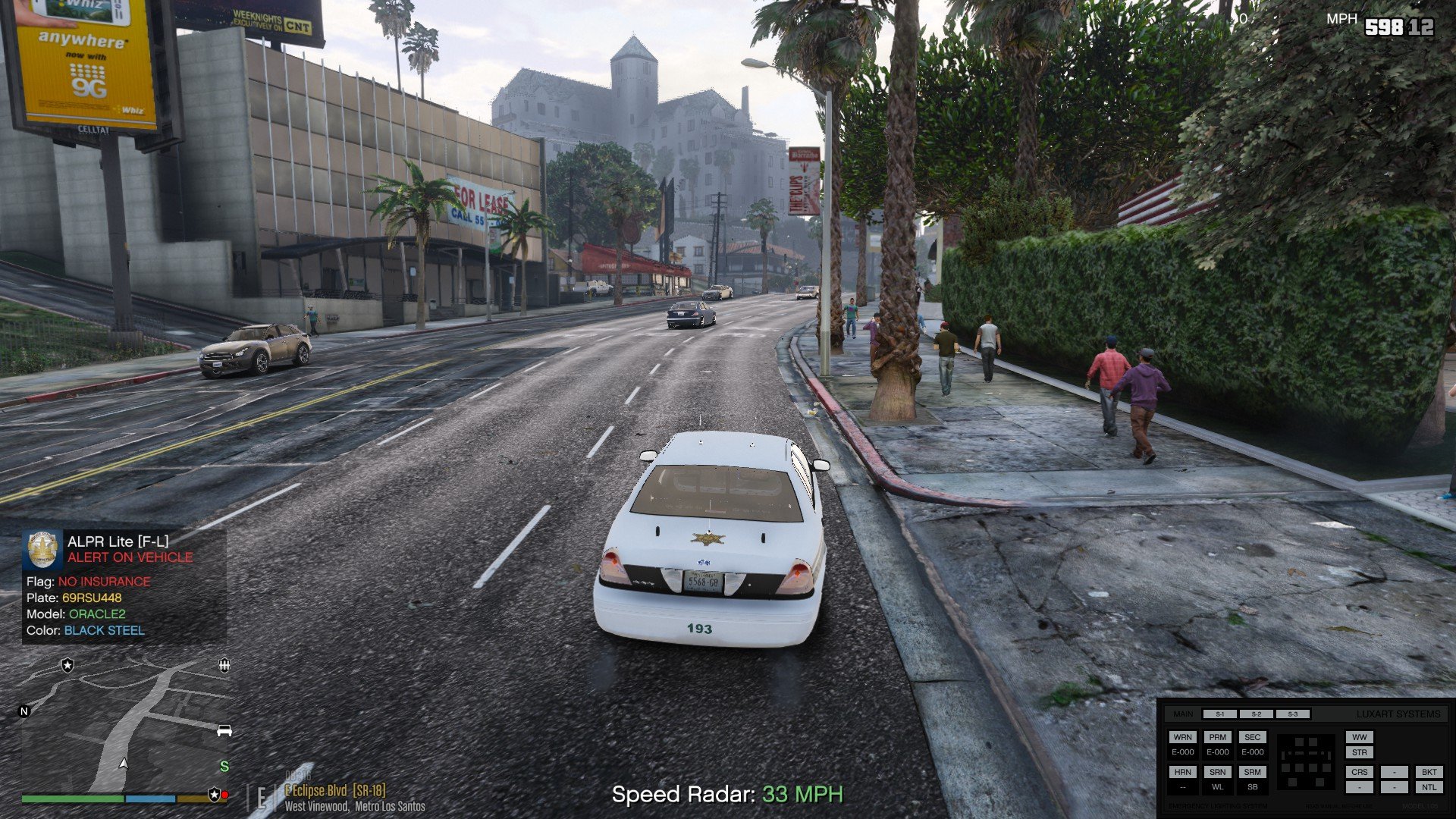This screenshot has height=819, width=1456.
Task: Click the north compass marker on the minimap
Action: (x=24, y=711)
